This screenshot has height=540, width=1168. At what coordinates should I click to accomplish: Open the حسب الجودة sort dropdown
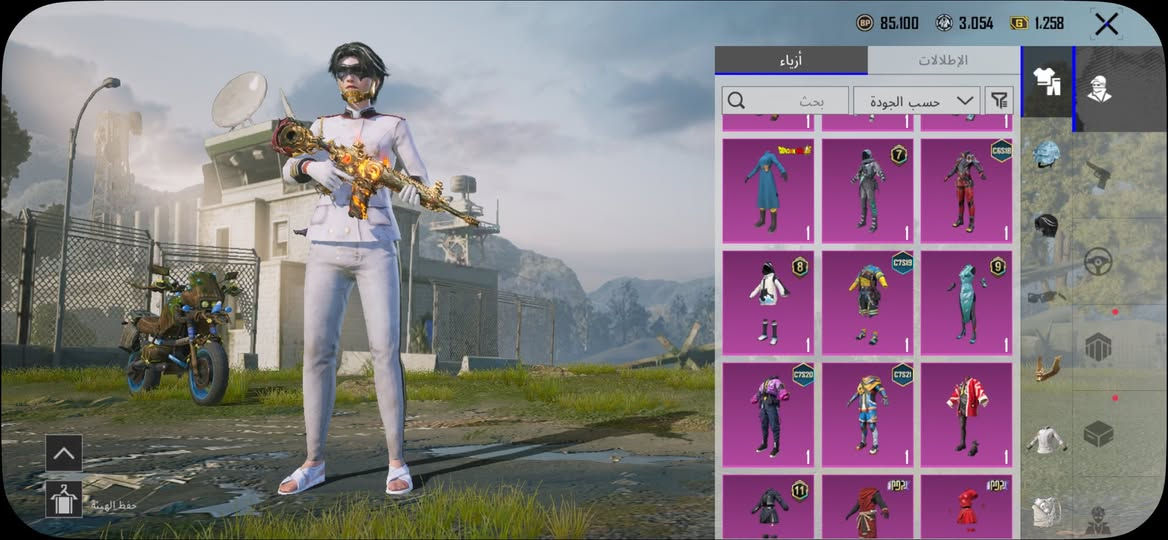tap(916, 100)
